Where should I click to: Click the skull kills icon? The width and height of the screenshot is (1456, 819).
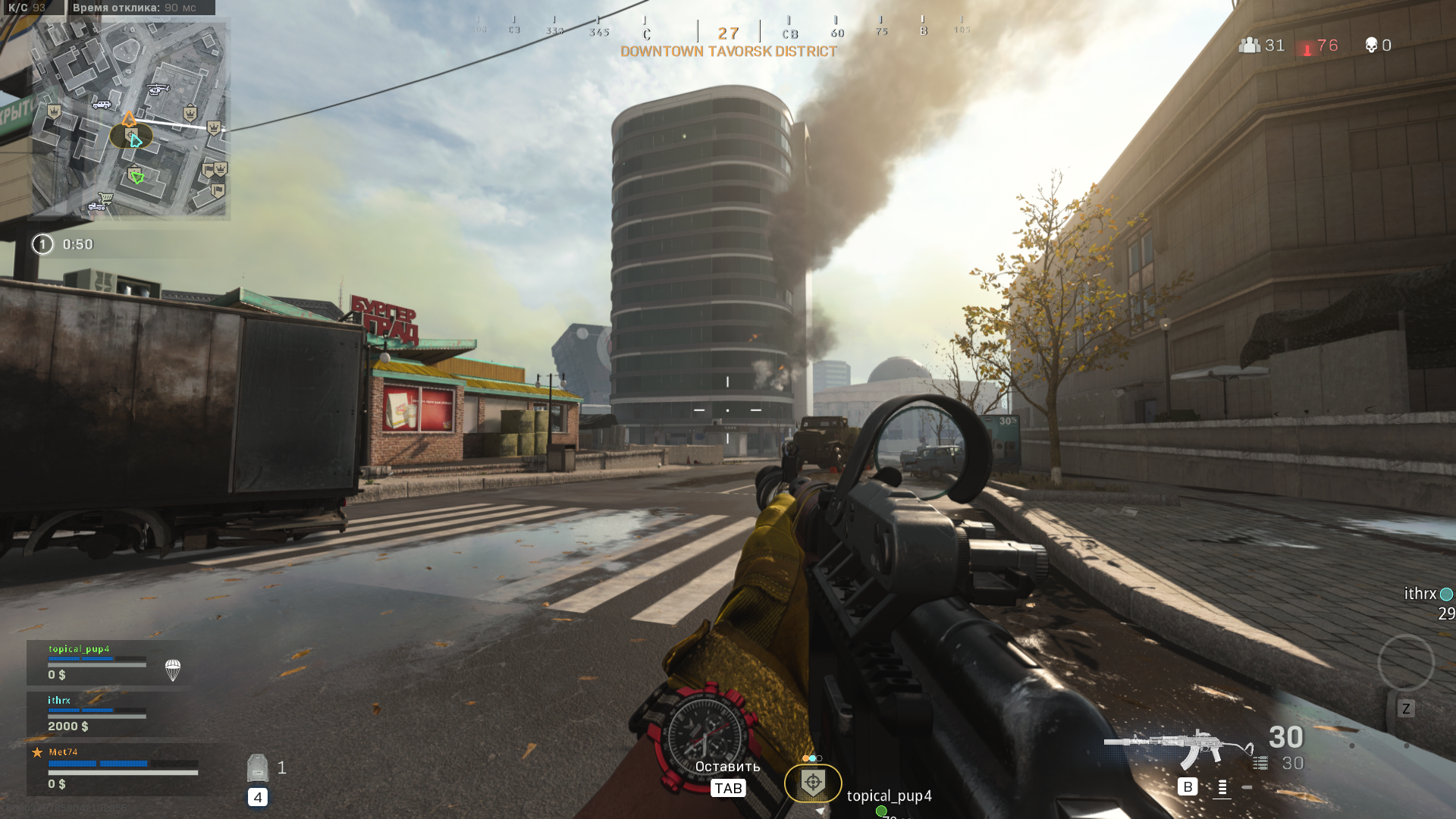click(1371, 45)
